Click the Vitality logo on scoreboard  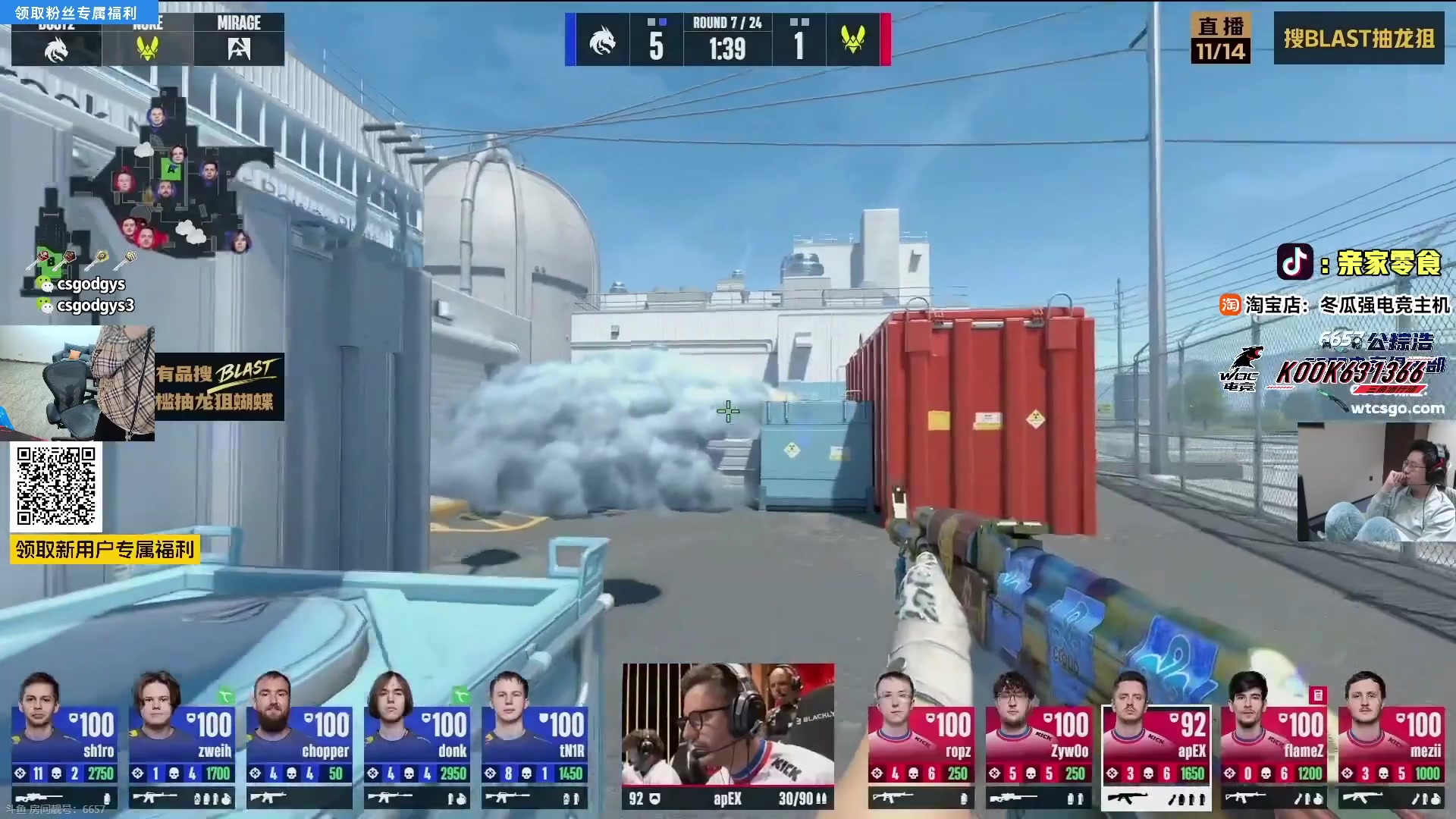pos(853,40)
